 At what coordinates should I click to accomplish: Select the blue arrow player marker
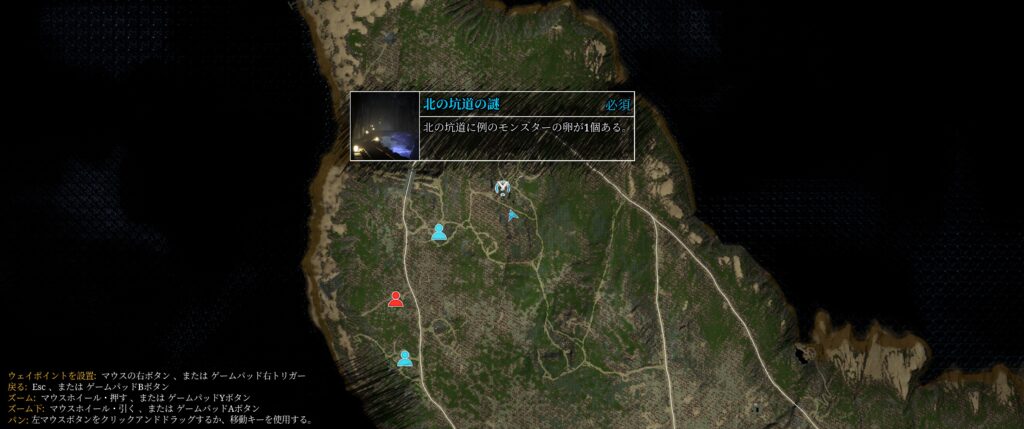[512, 214]
